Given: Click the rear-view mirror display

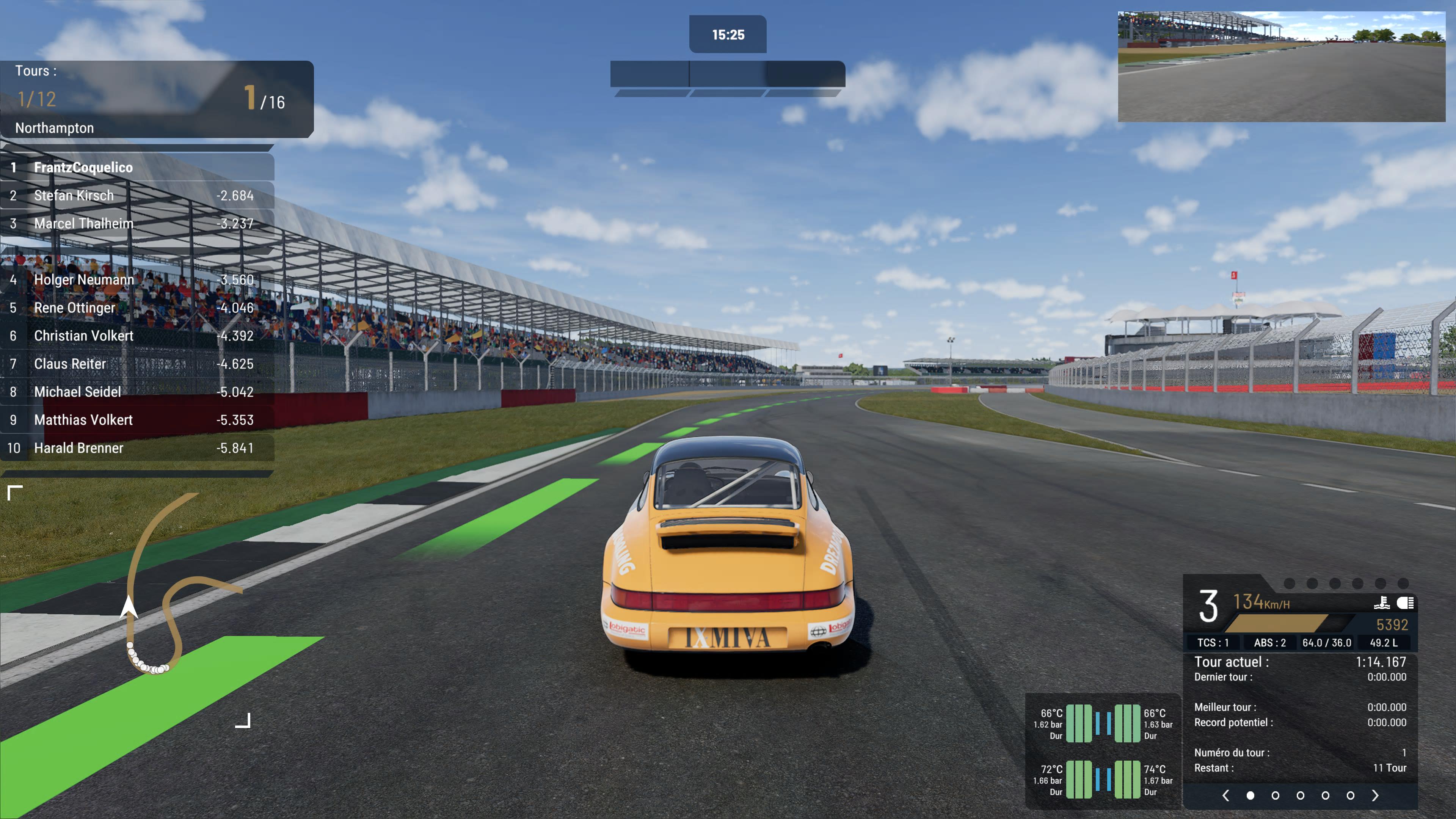Looking at the screenshot, I should [x=1281, y=67].
